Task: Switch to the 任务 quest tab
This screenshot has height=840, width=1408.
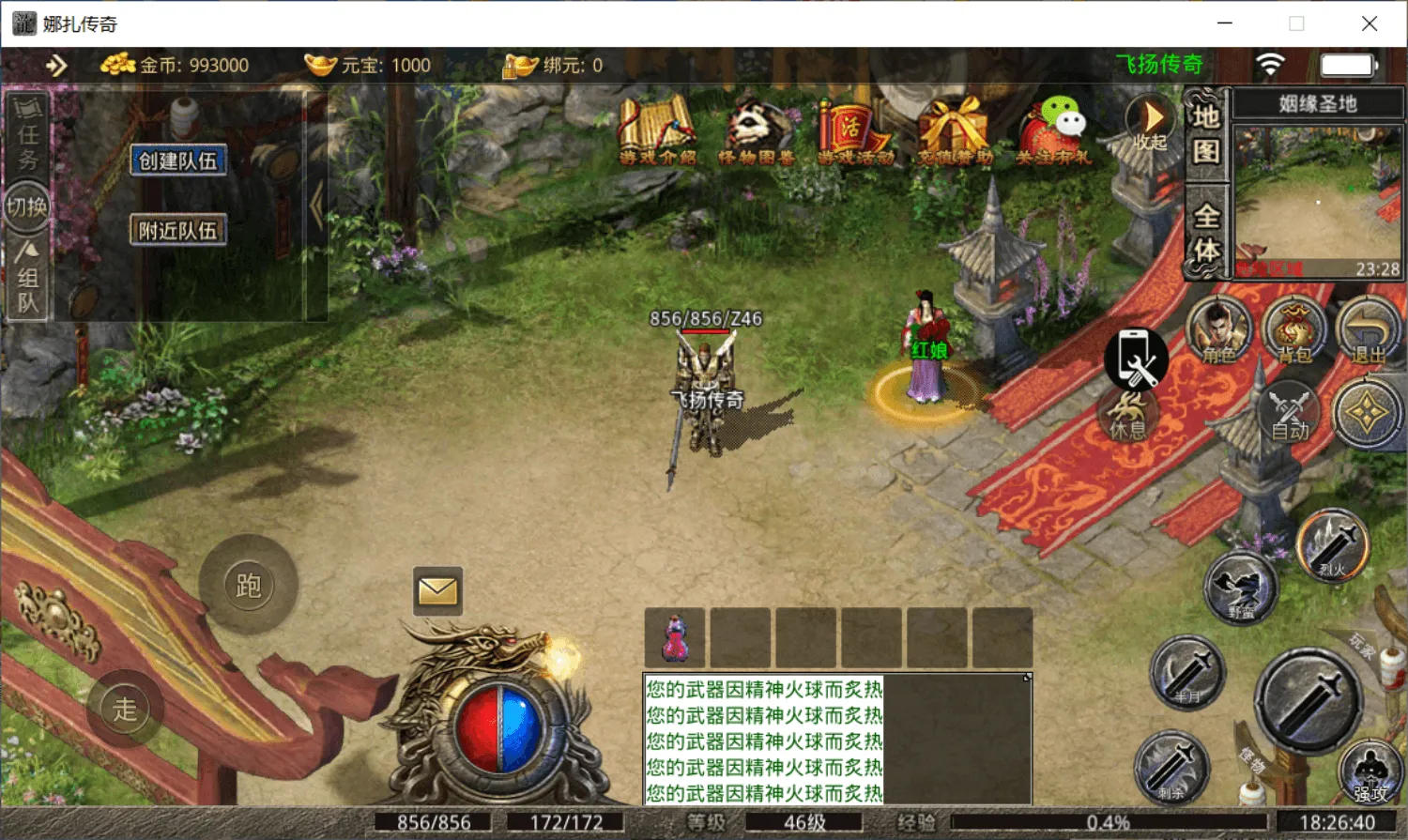Action: [28, 136]
